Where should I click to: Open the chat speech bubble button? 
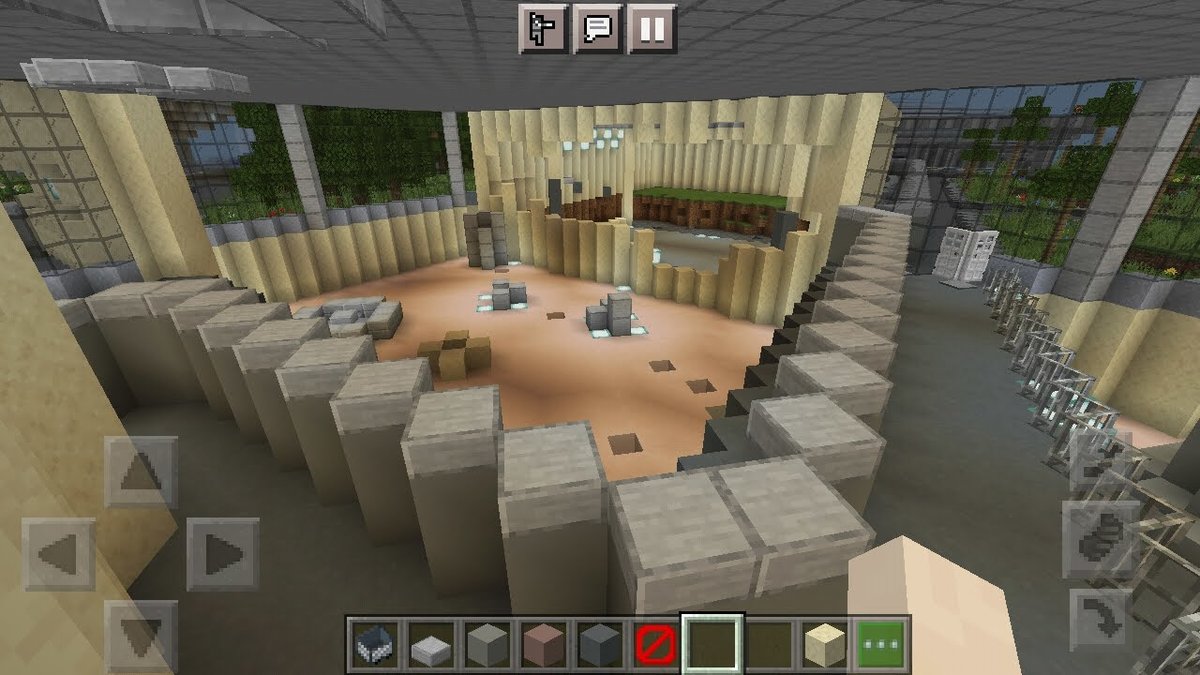click(598, 28)
